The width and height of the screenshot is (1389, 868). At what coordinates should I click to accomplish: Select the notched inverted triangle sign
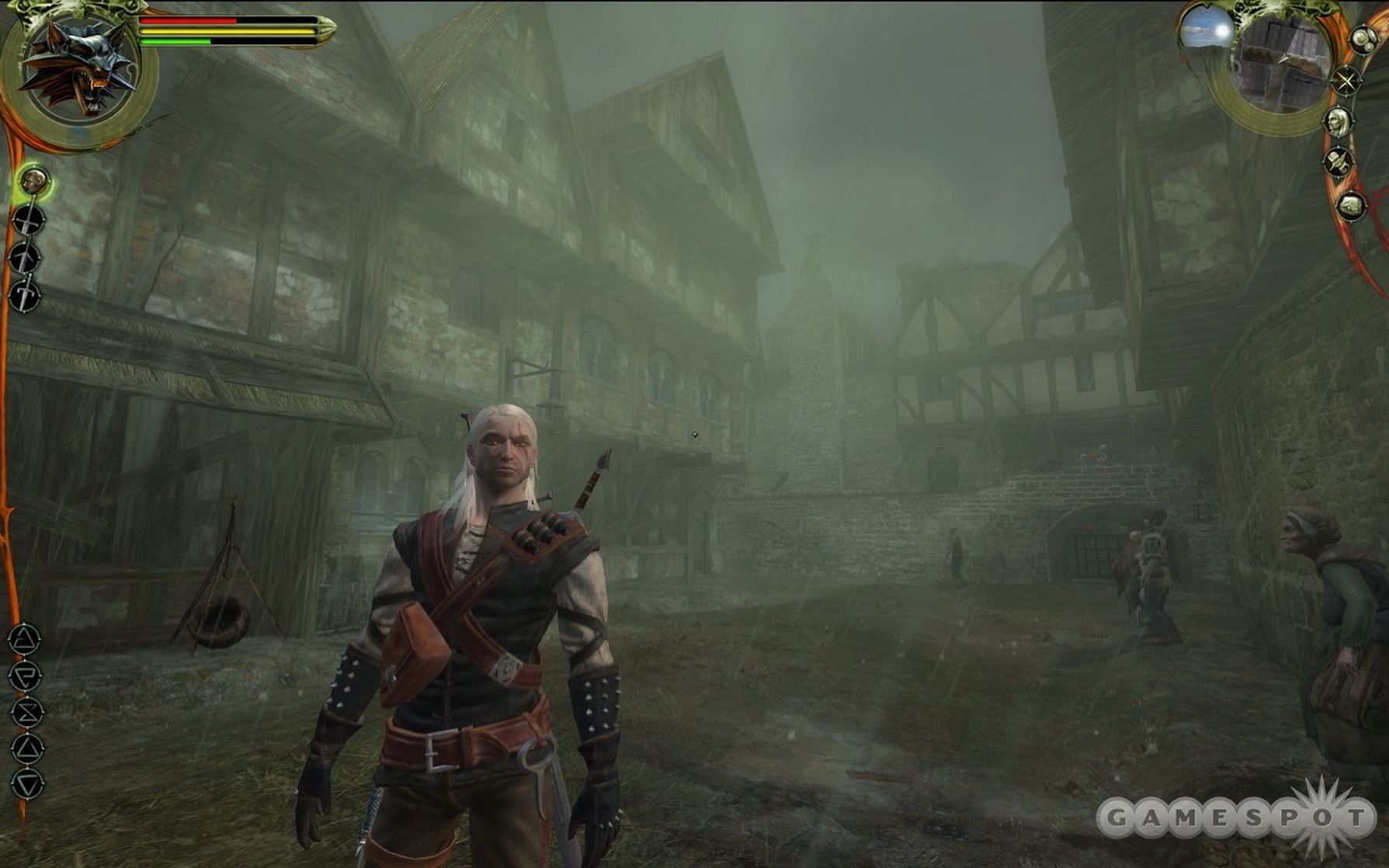click(26, 675)
